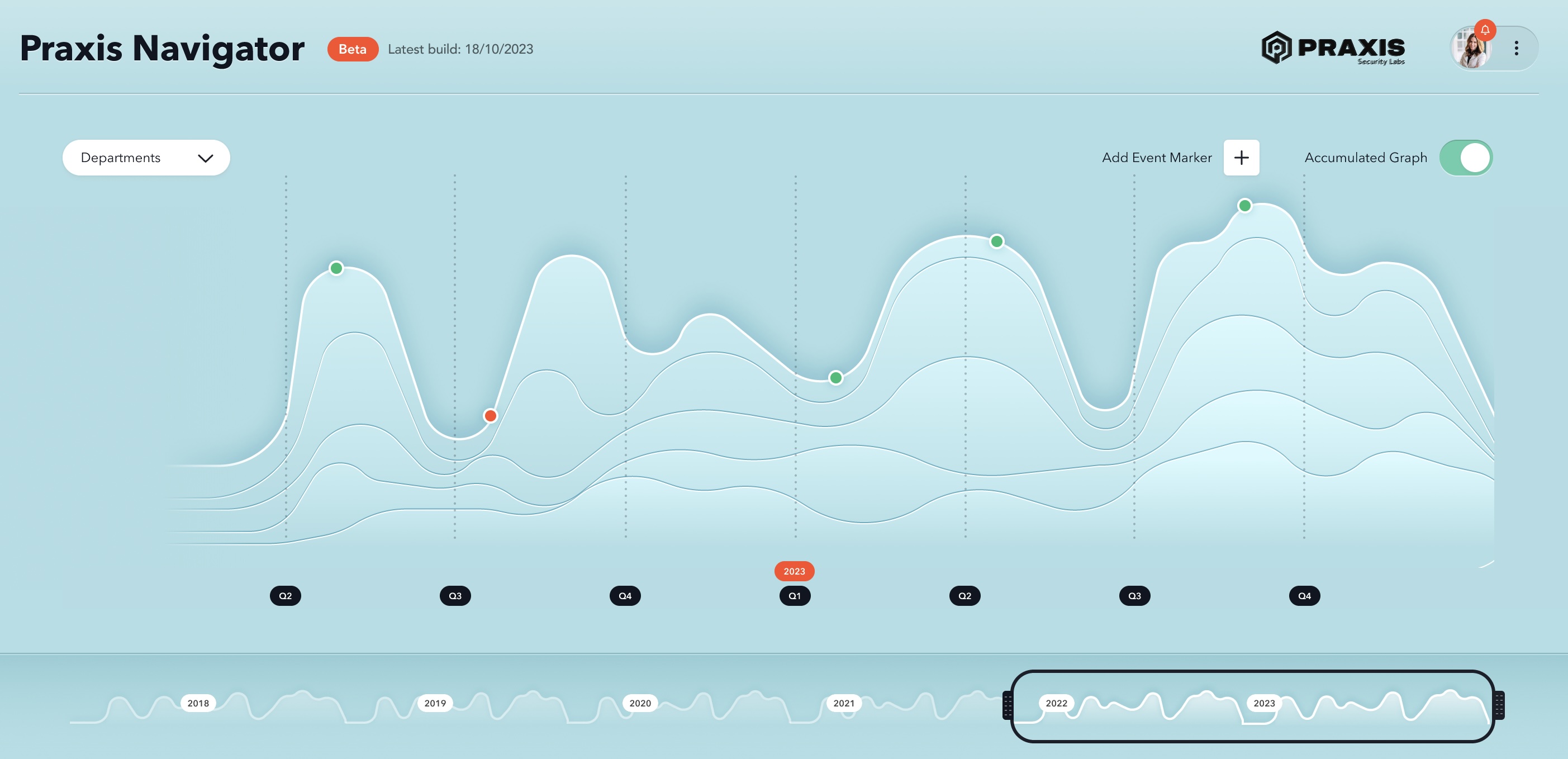Click the 2019 label in the timeline overview
Screen dimensions: 1568x759
point(435,703)
